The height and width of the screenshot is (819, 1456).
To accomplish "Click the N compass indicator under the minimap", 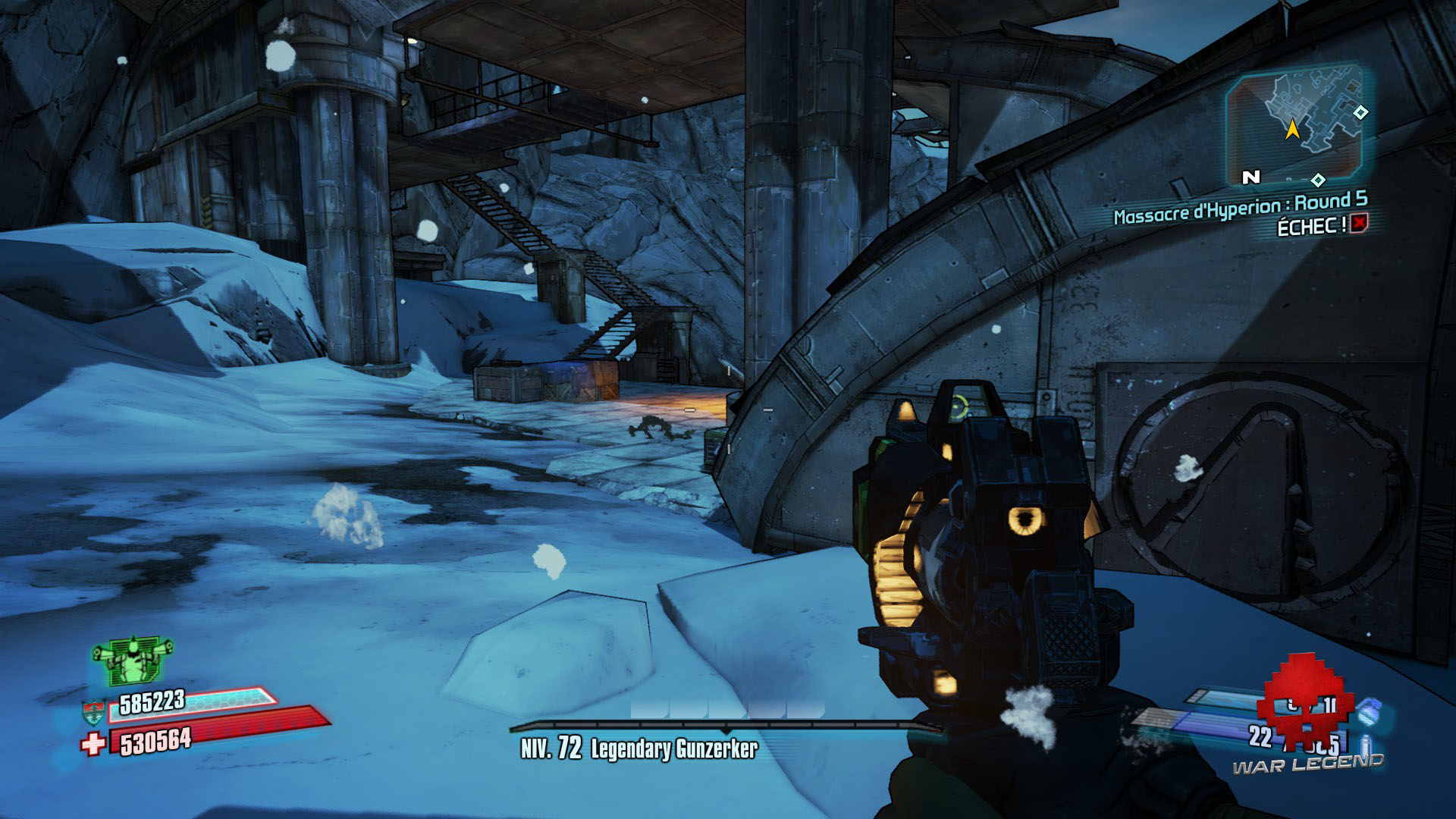I will click(x=1251, y=177).
